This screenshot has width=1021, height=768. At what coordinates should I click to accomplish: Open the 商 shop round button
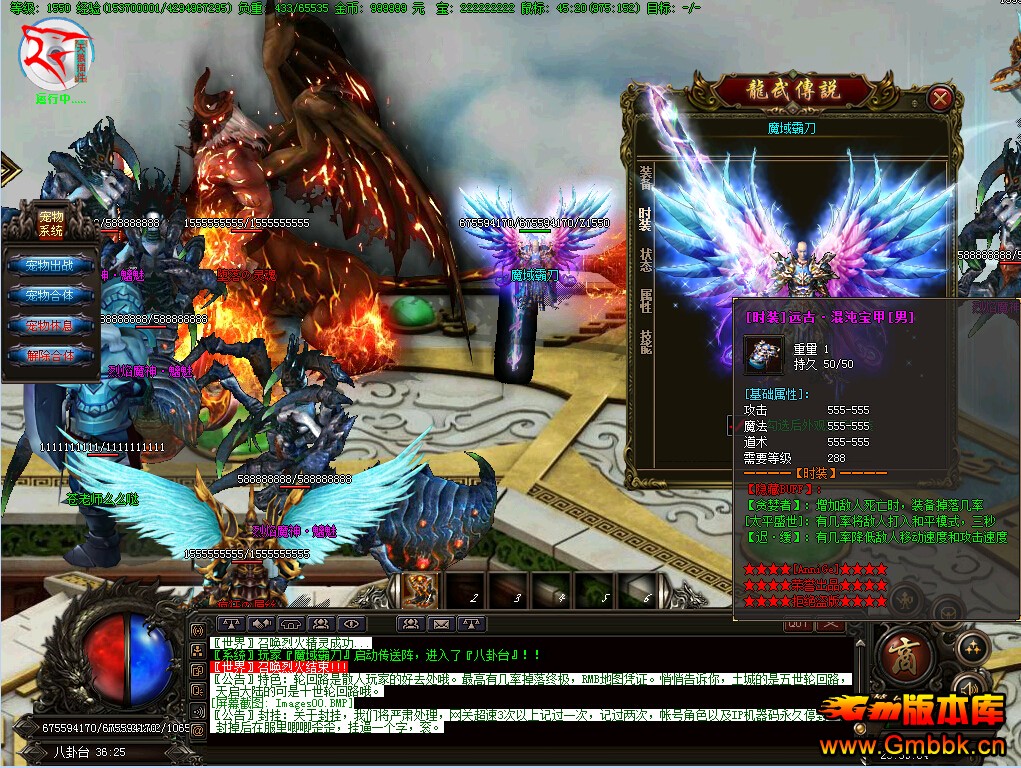pyautogui.click(x=905, y=657)
